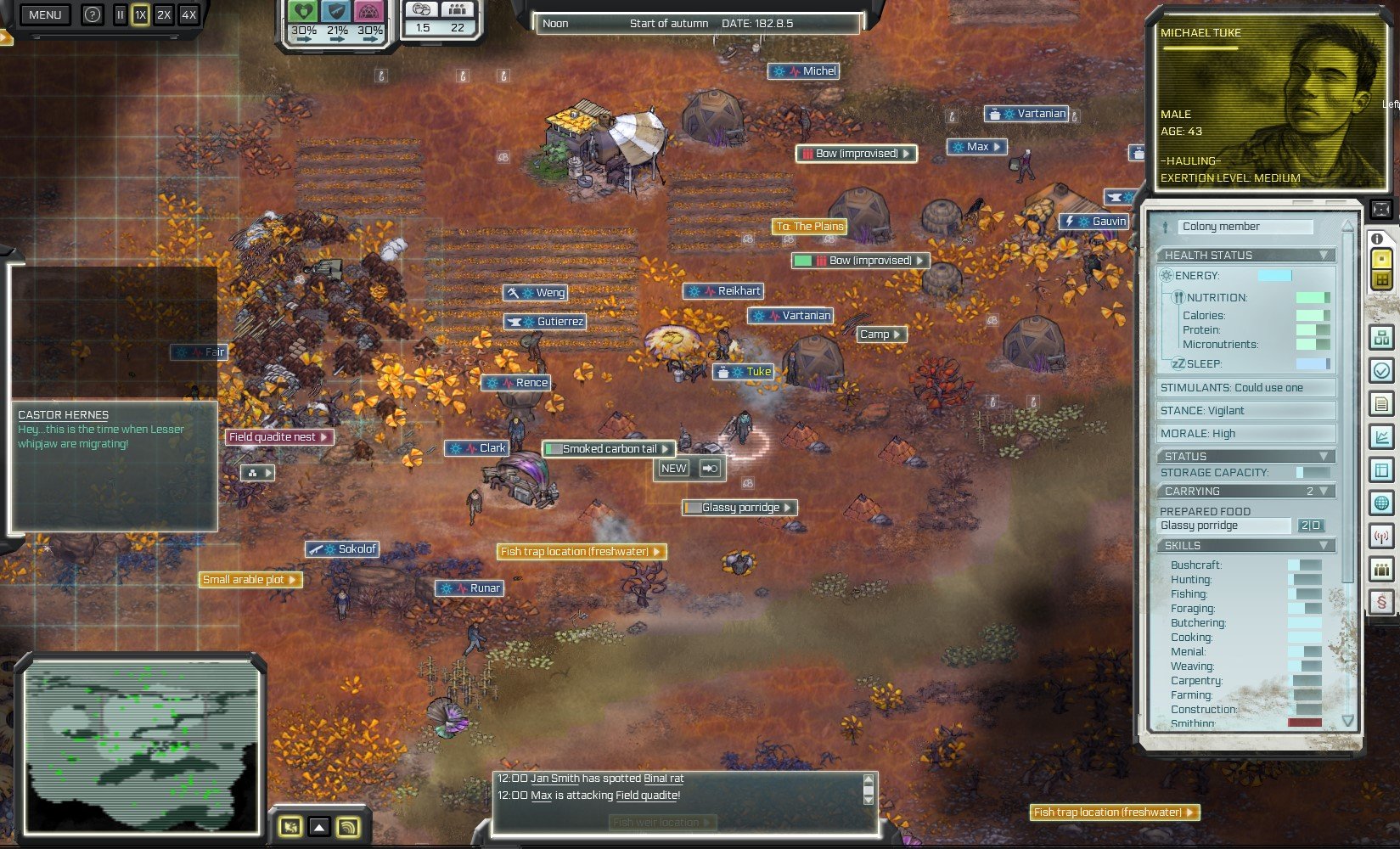Click the Jan Smith link in the log
Screen dimensions: 1400x849
point(555,778)
